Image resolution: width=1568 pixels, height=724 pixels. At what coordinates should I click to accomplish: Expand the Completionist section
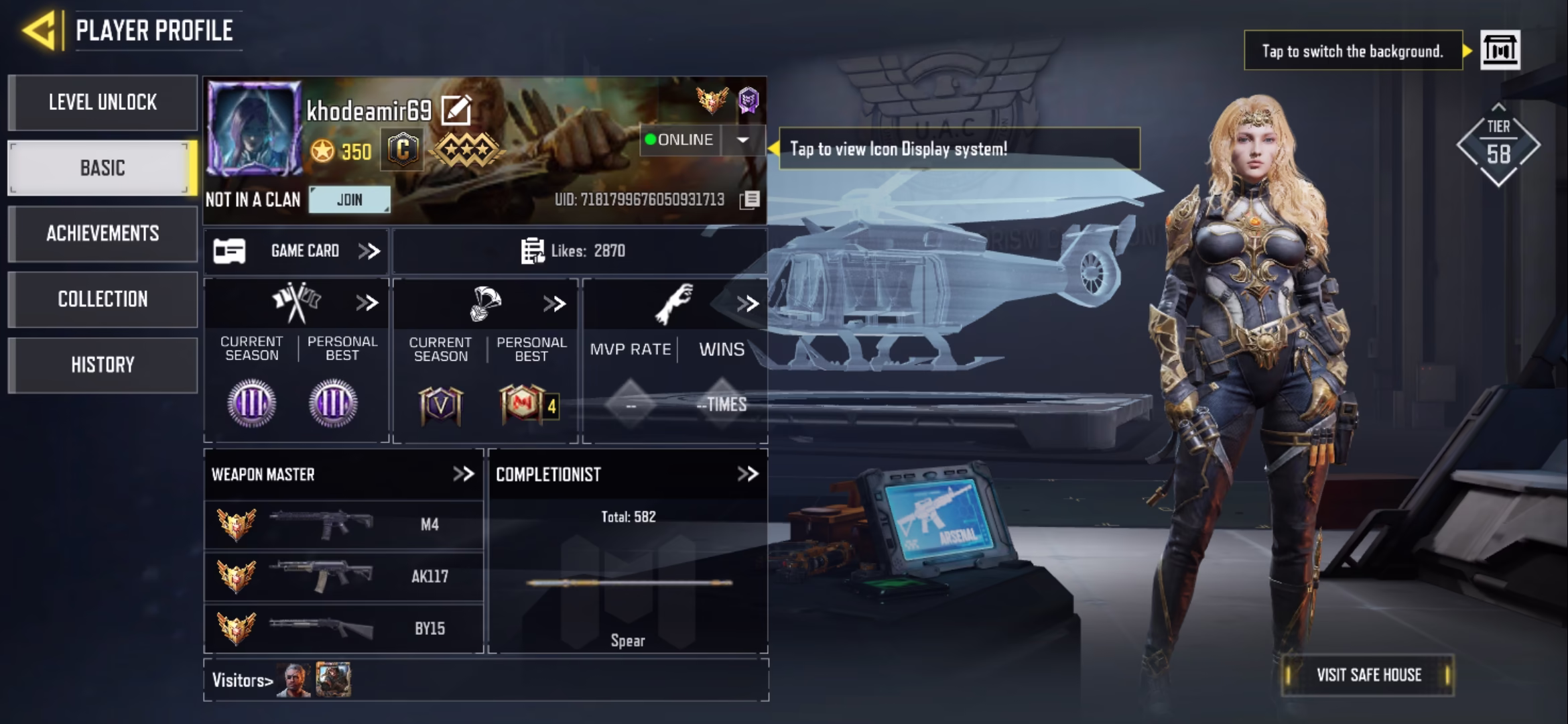(747, 475)
